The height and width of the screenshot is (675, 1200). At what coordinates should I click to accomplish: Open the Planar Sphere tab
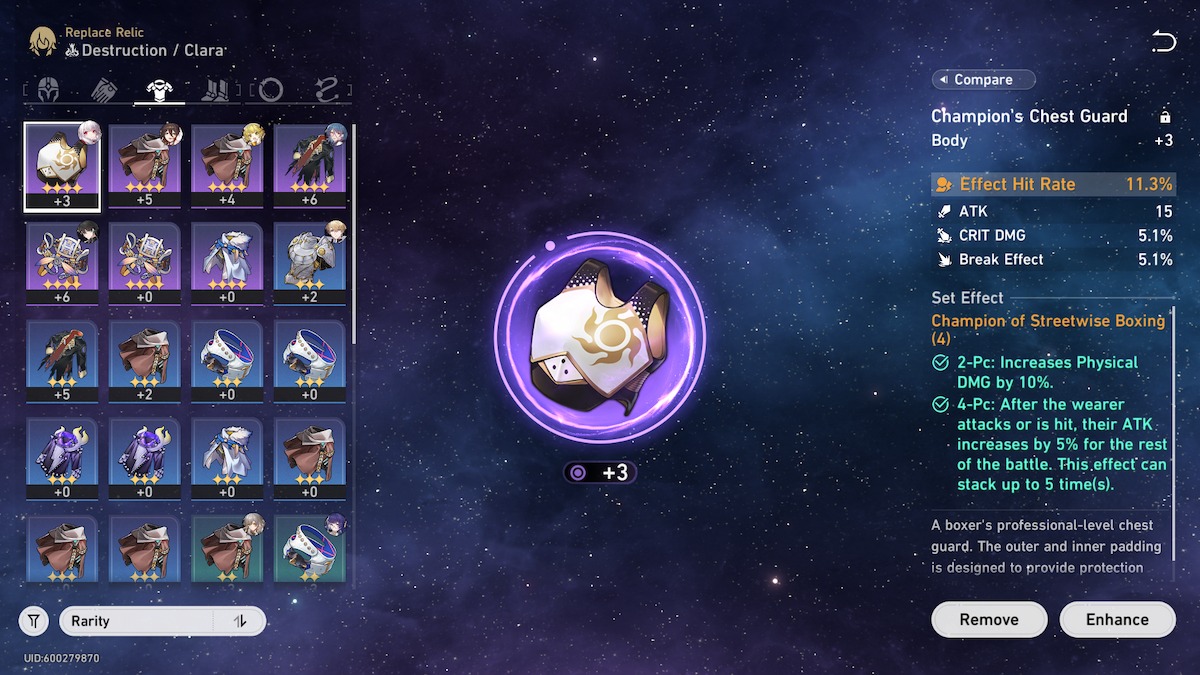270,90
